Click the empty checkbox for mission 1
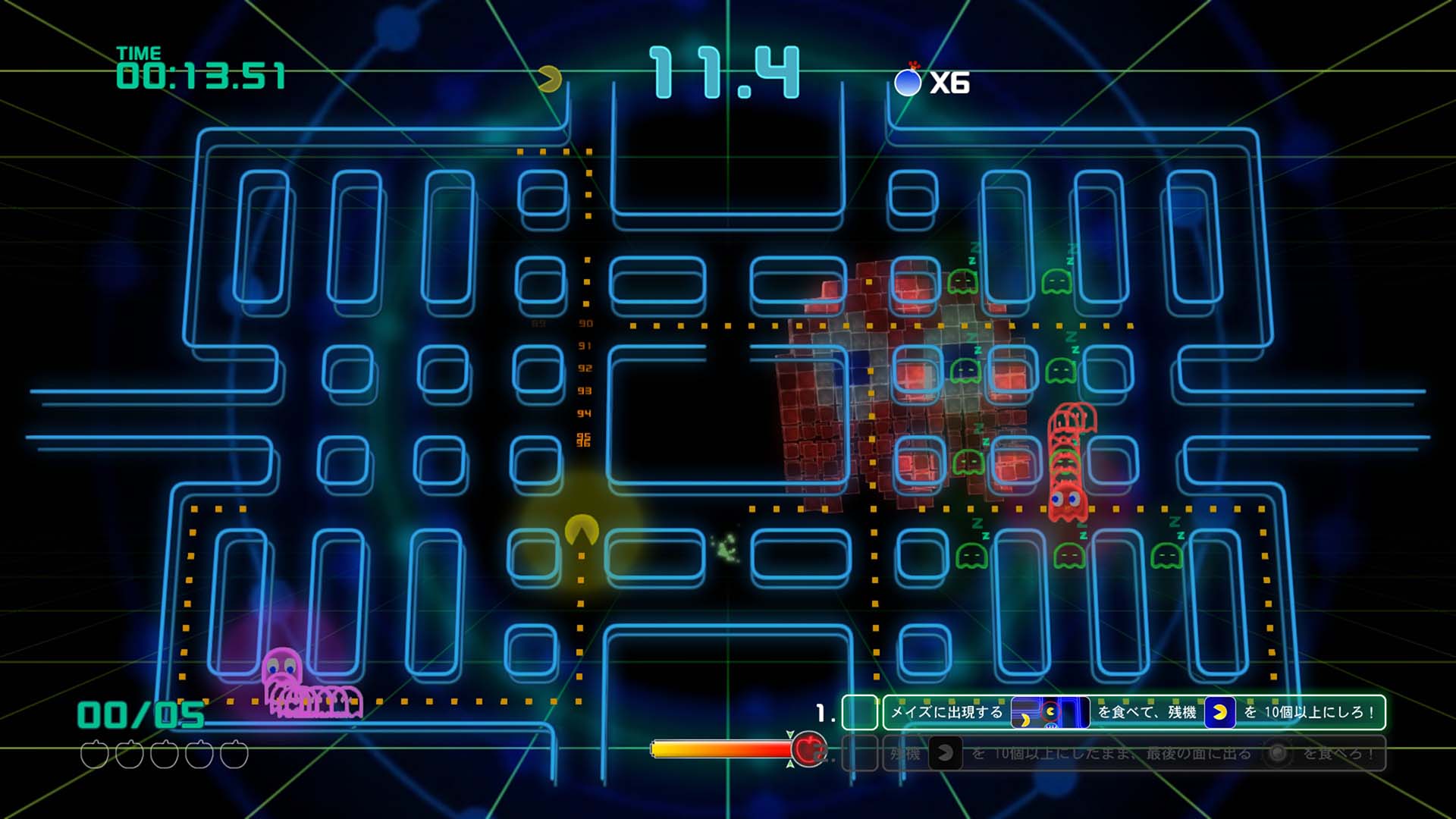This screenshot has width=1456, height=819. (859, 713)
